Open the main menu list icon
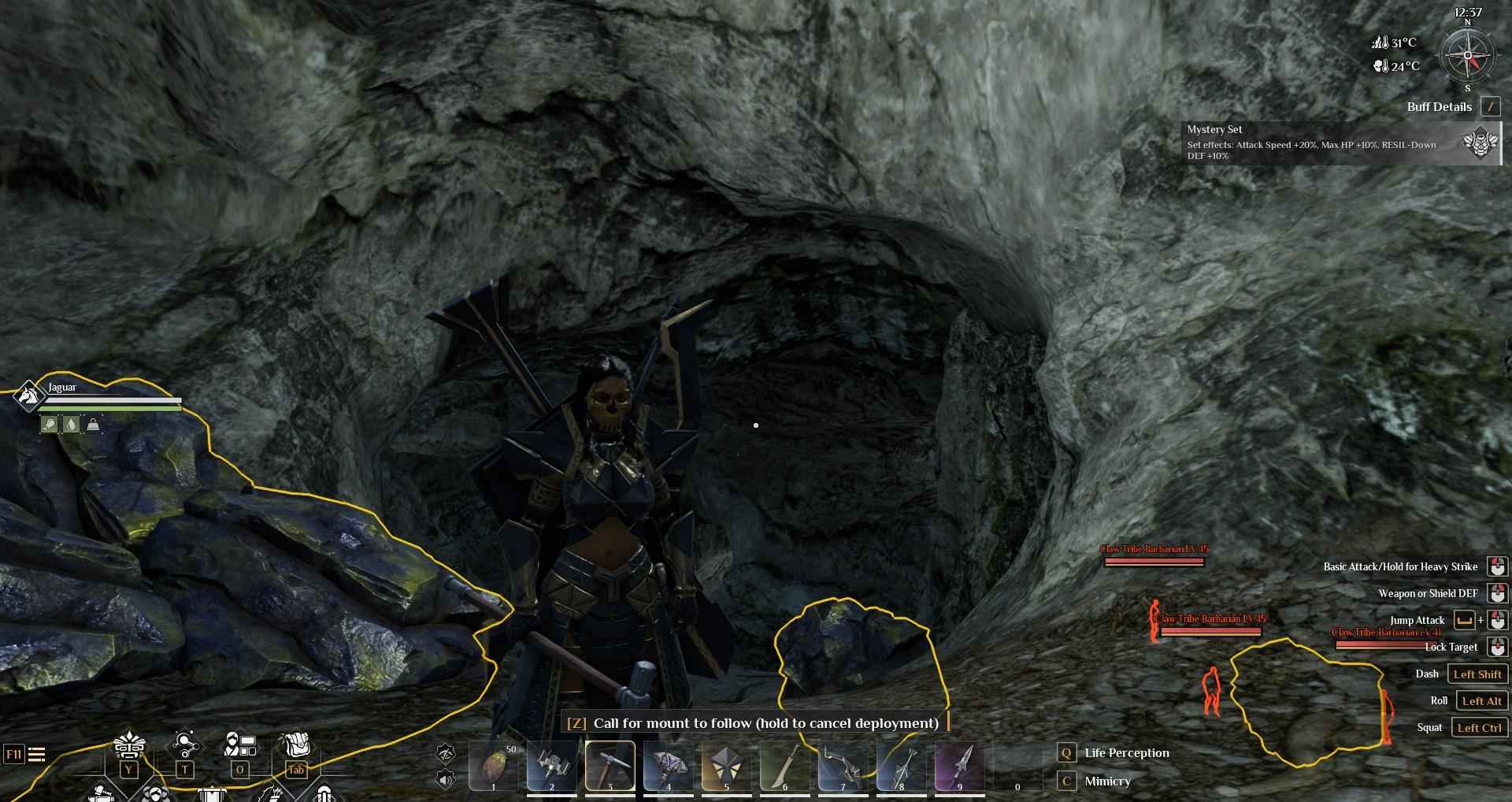The width and height of the screenshot is (1512, 802). pyautogui.click(x=36, y=755)
